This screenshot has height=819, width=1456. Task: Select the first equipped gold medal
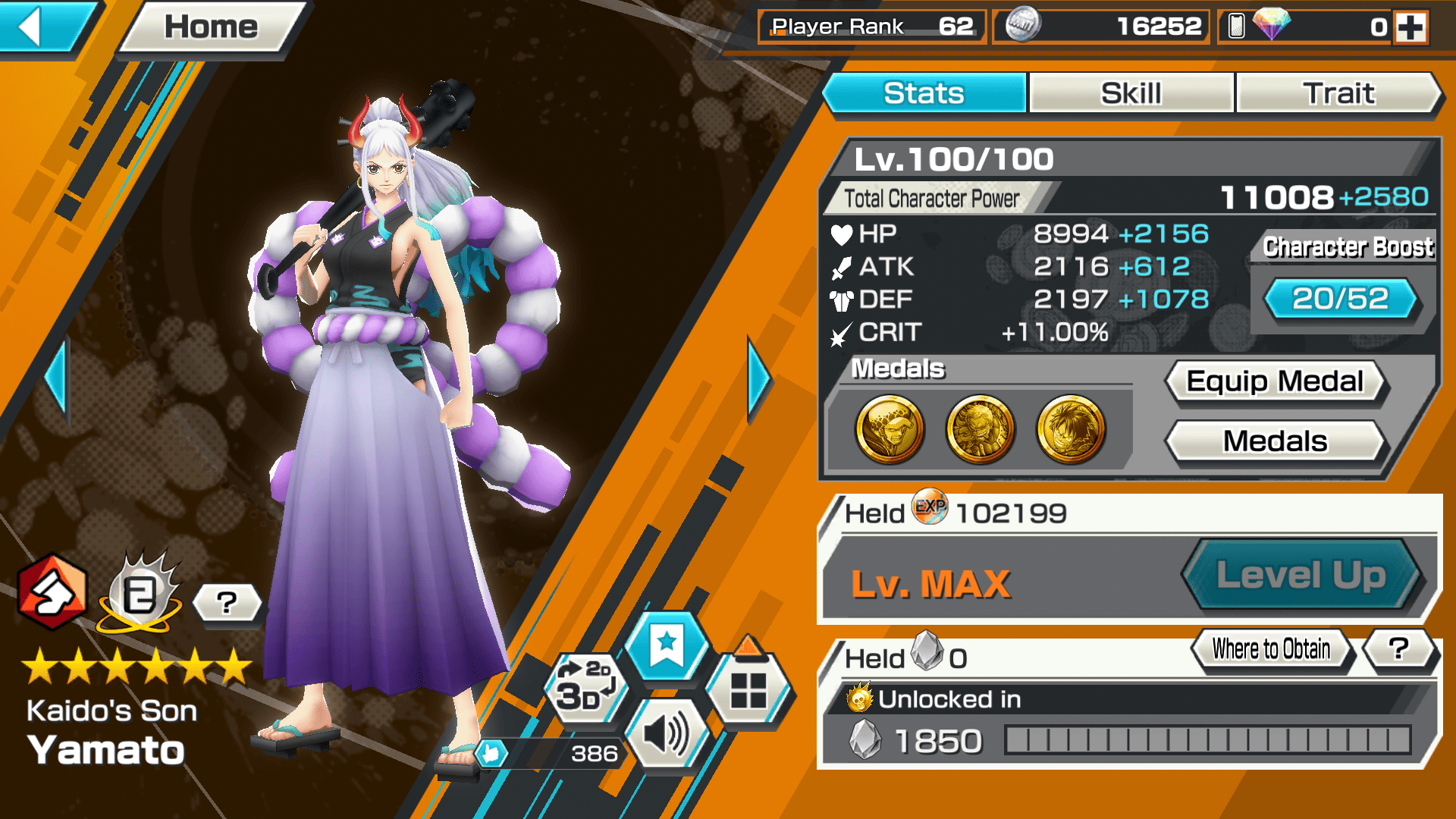point(890,429)
